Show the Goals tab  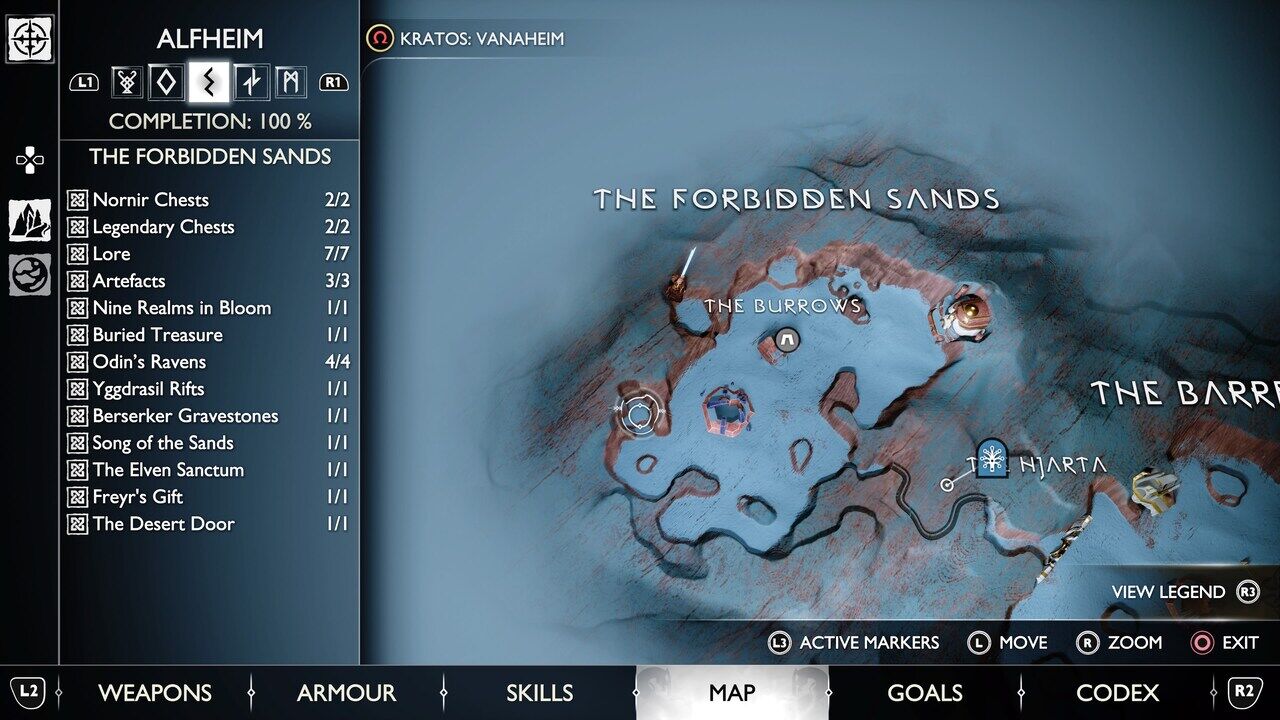pos(925,692)
